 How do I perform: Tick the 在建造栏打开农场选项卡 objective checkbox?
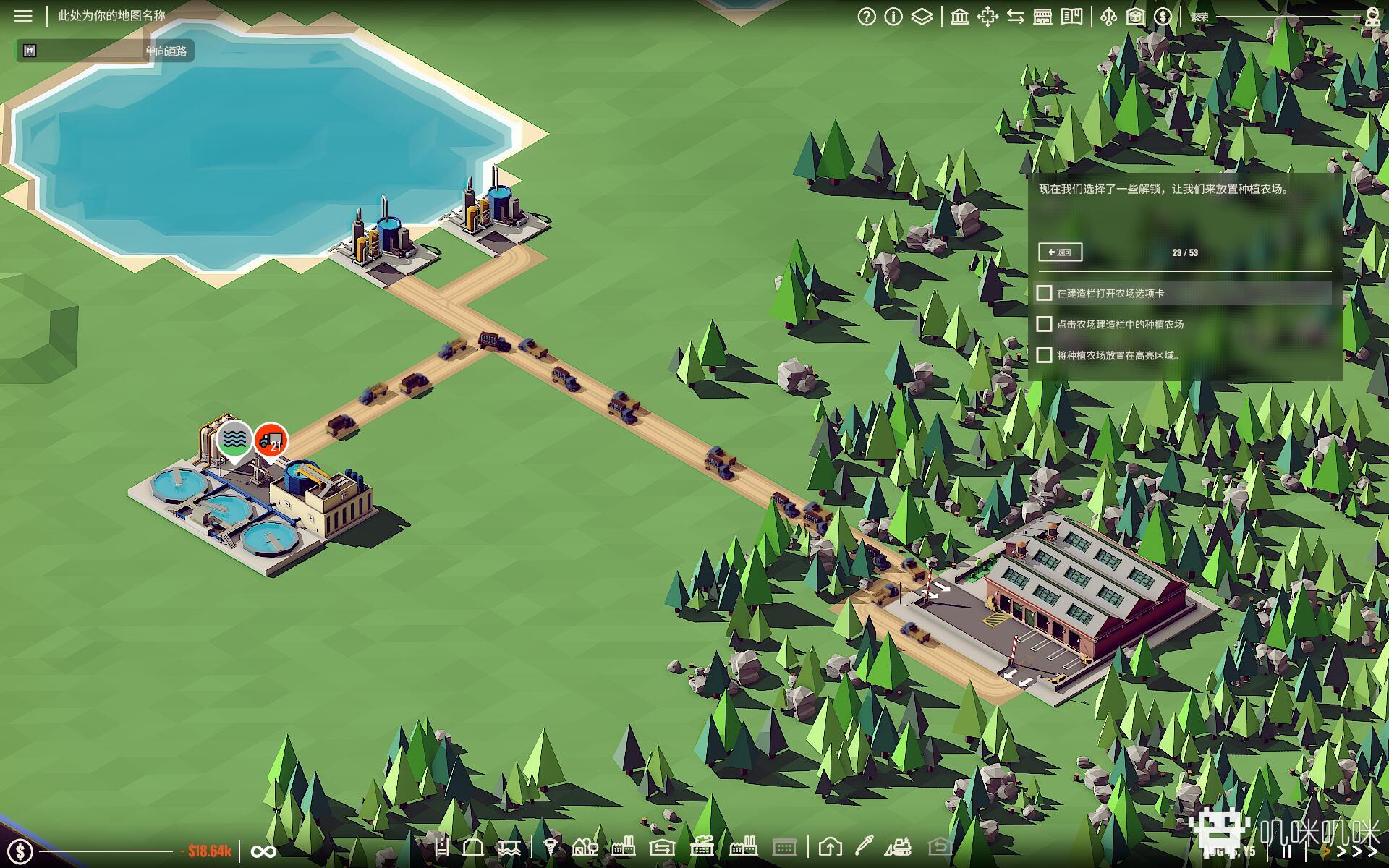click(x=1044, y=293)
